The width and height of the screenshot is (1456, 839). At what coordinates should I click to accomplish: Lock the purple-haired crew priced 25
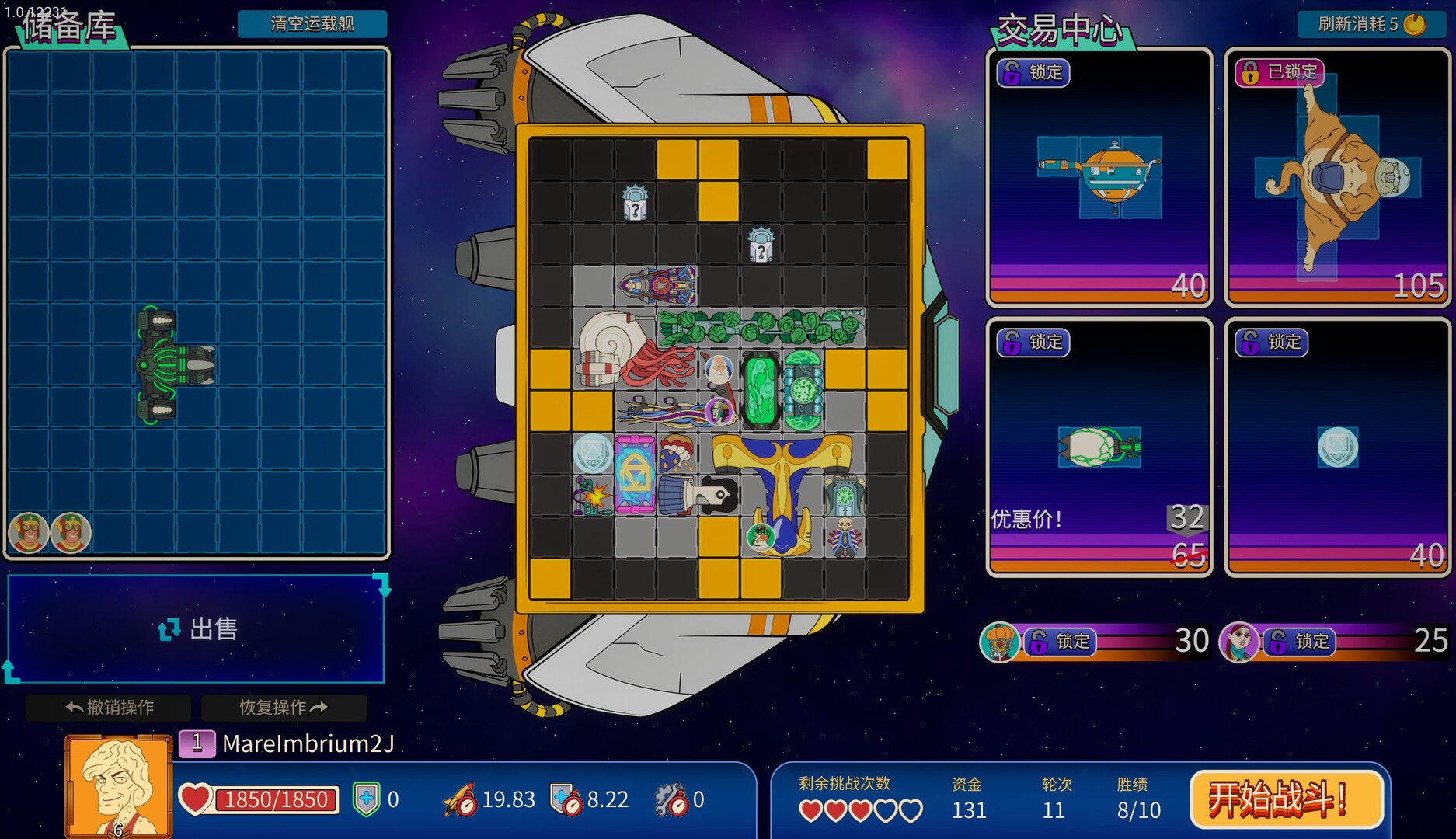(x=1299, y=642)
